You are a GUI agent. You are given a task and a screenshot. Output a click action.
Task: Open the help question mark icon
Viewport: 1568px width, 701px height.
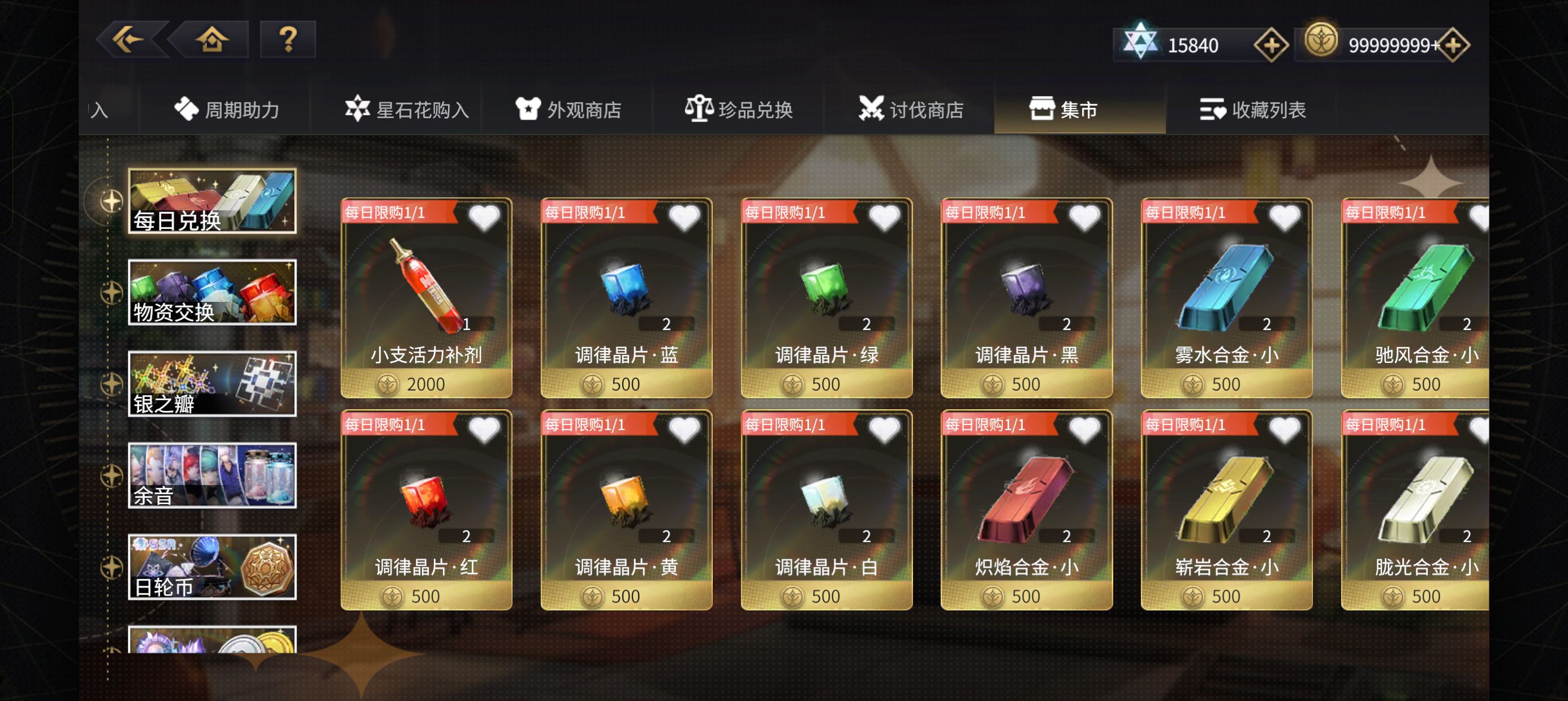(287, 40)
